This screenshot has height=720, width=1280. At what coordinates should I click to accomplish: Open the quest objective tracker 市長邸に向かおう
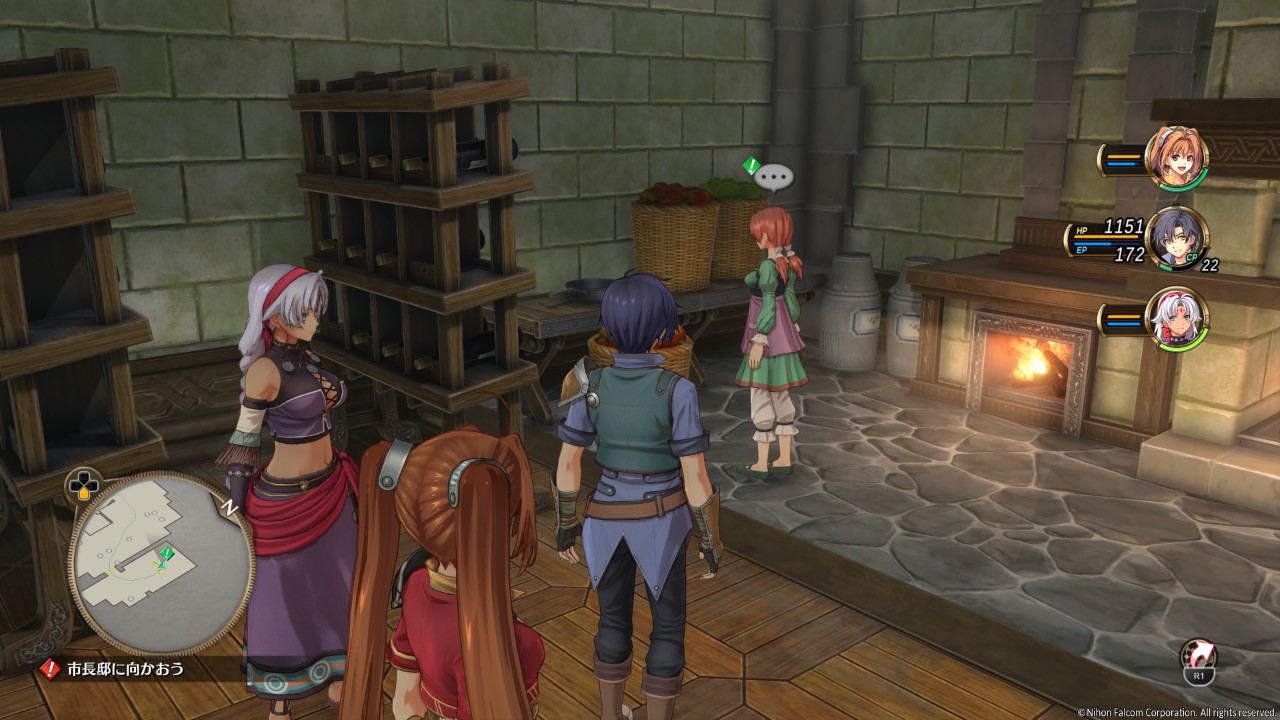(125, 668)
